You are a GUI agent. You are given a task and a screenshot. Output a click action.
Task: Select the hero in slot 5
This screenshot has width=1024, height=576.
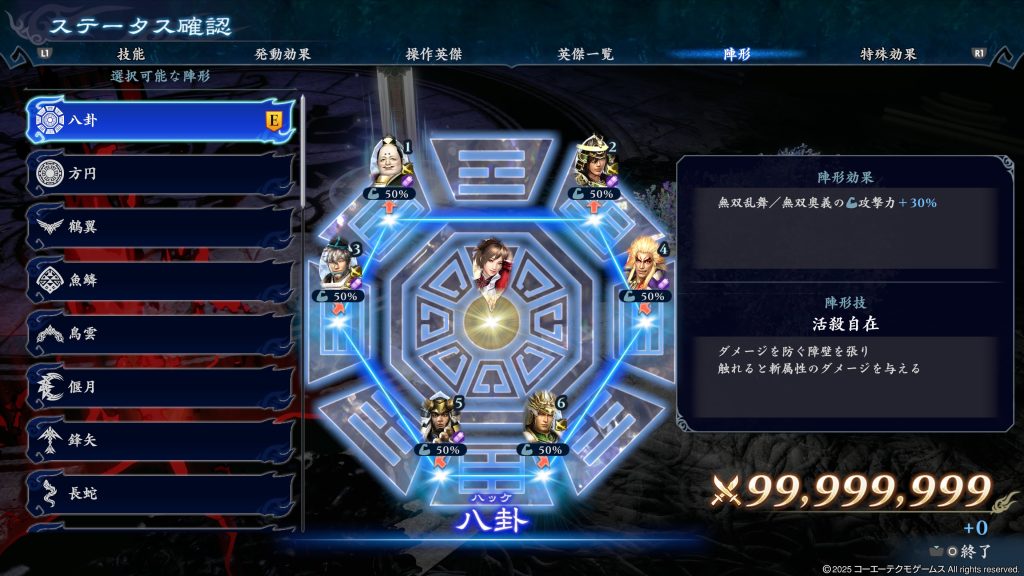[442, 421]
